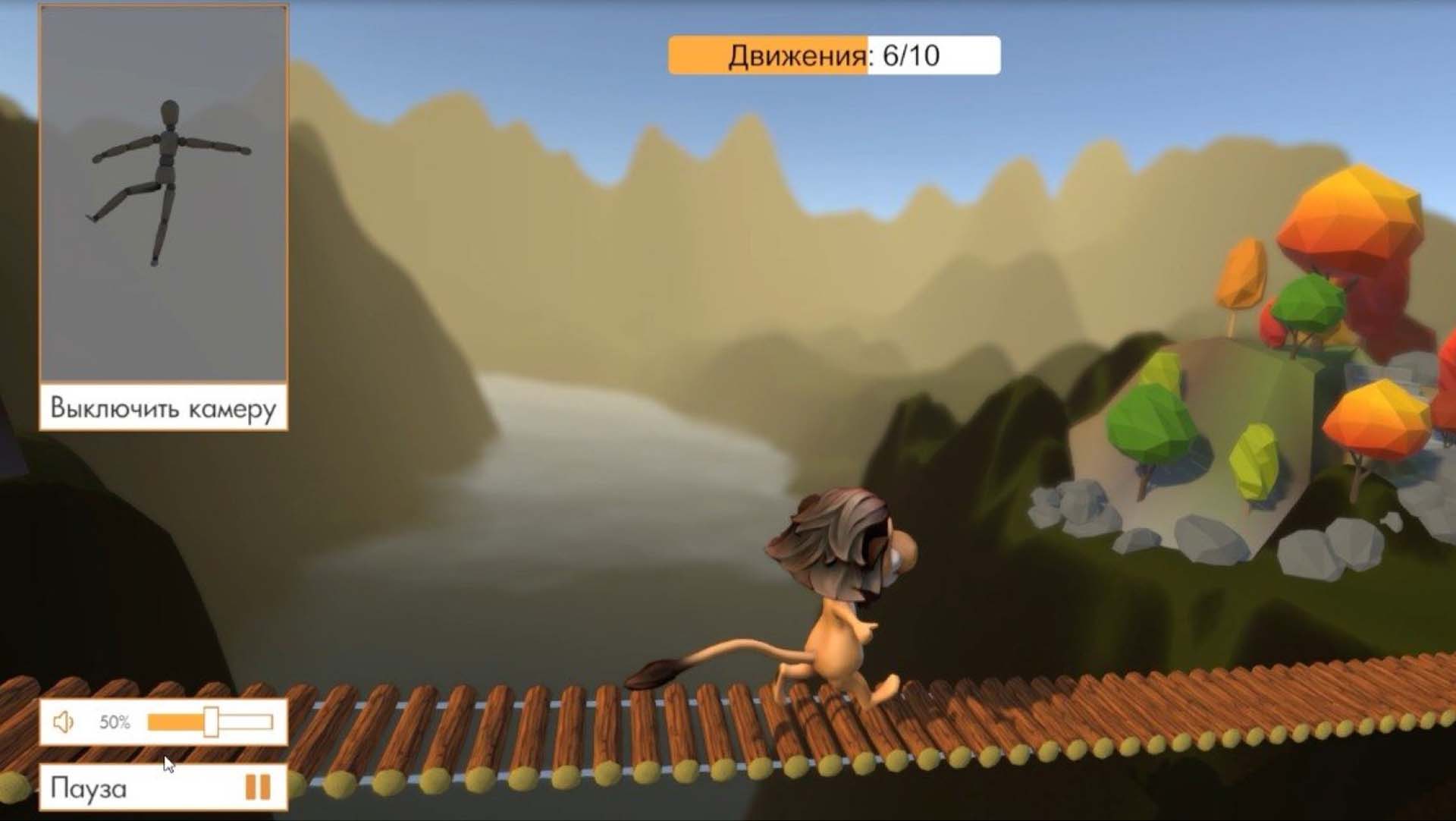Pause the game with "Пауза" button
This screenshot has width=1456, height=821.
click(163, 788)
